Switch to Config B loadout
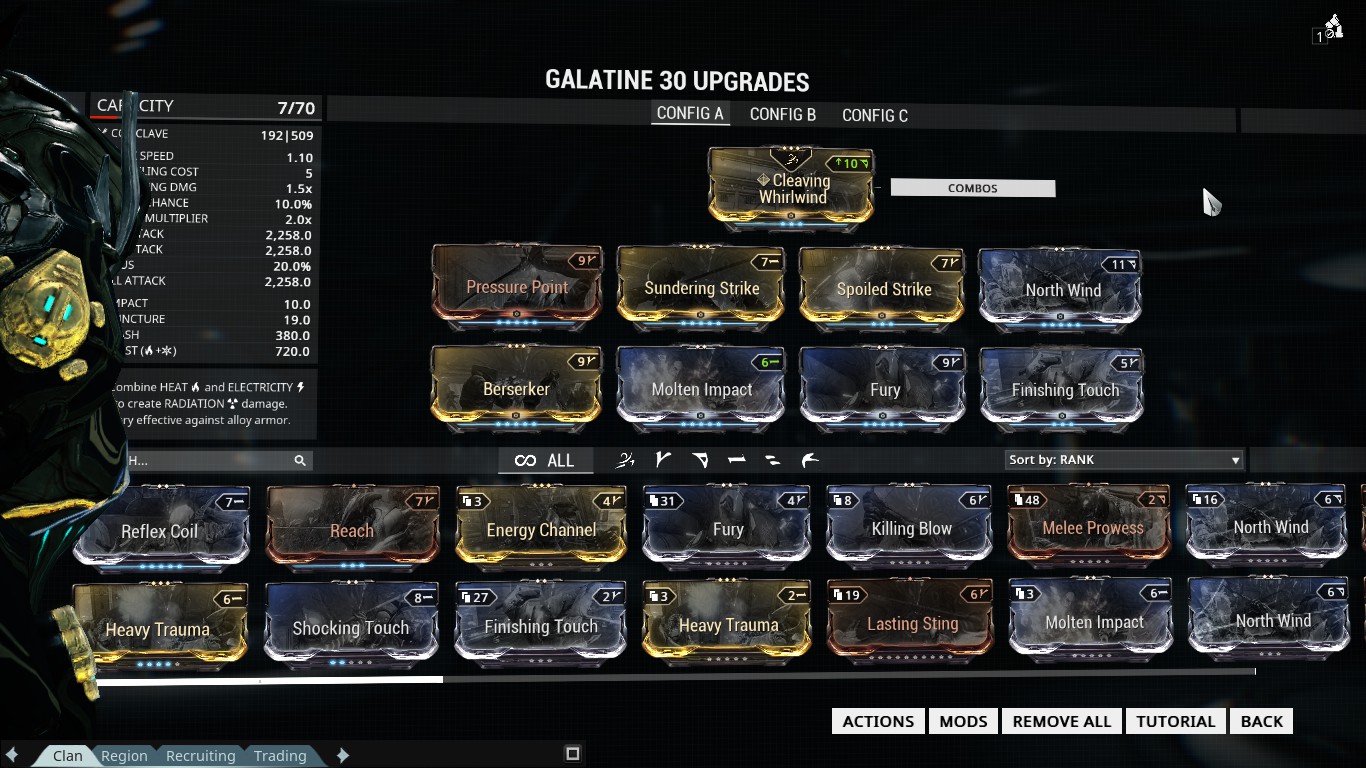The image size is (1366, 768). pyautogui.click(x=783, y=115)
